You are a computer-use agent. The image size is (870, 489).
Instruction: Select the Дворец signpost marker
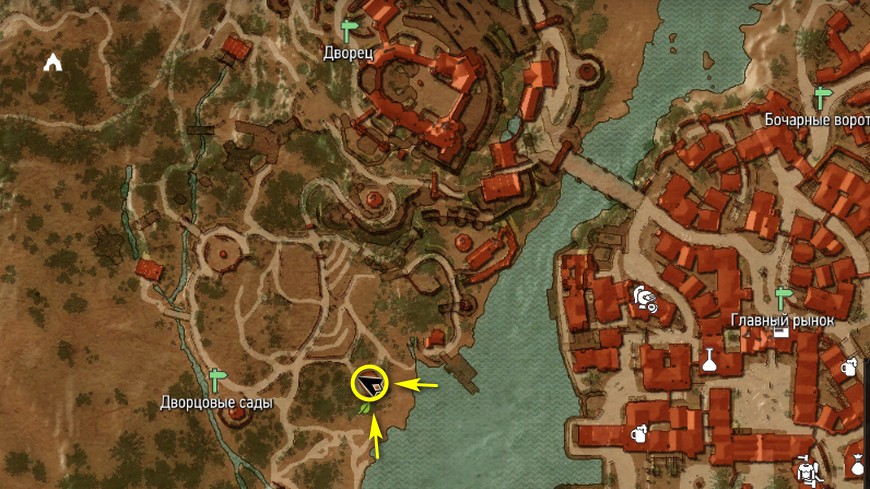coord(349,27)
